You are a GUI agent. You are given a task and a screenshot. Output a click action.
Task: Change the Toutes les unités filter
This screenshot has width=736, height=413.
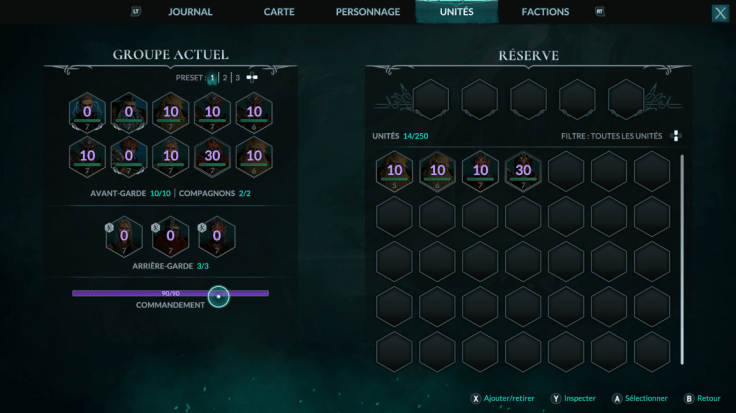click(676, 136)
